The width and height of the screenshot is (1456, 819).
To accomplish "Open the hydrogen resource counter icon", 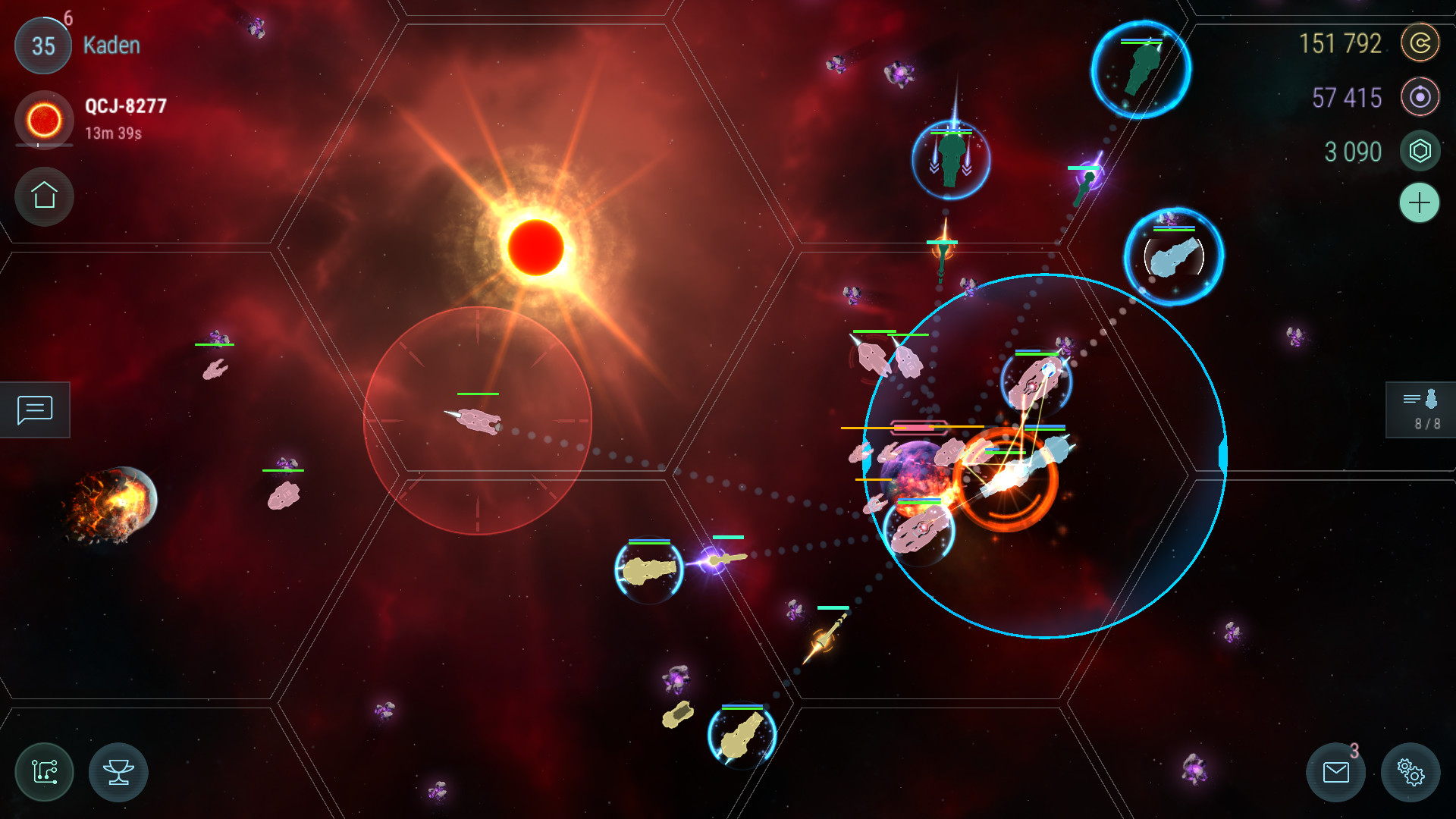I will (x=1419, y=98).
